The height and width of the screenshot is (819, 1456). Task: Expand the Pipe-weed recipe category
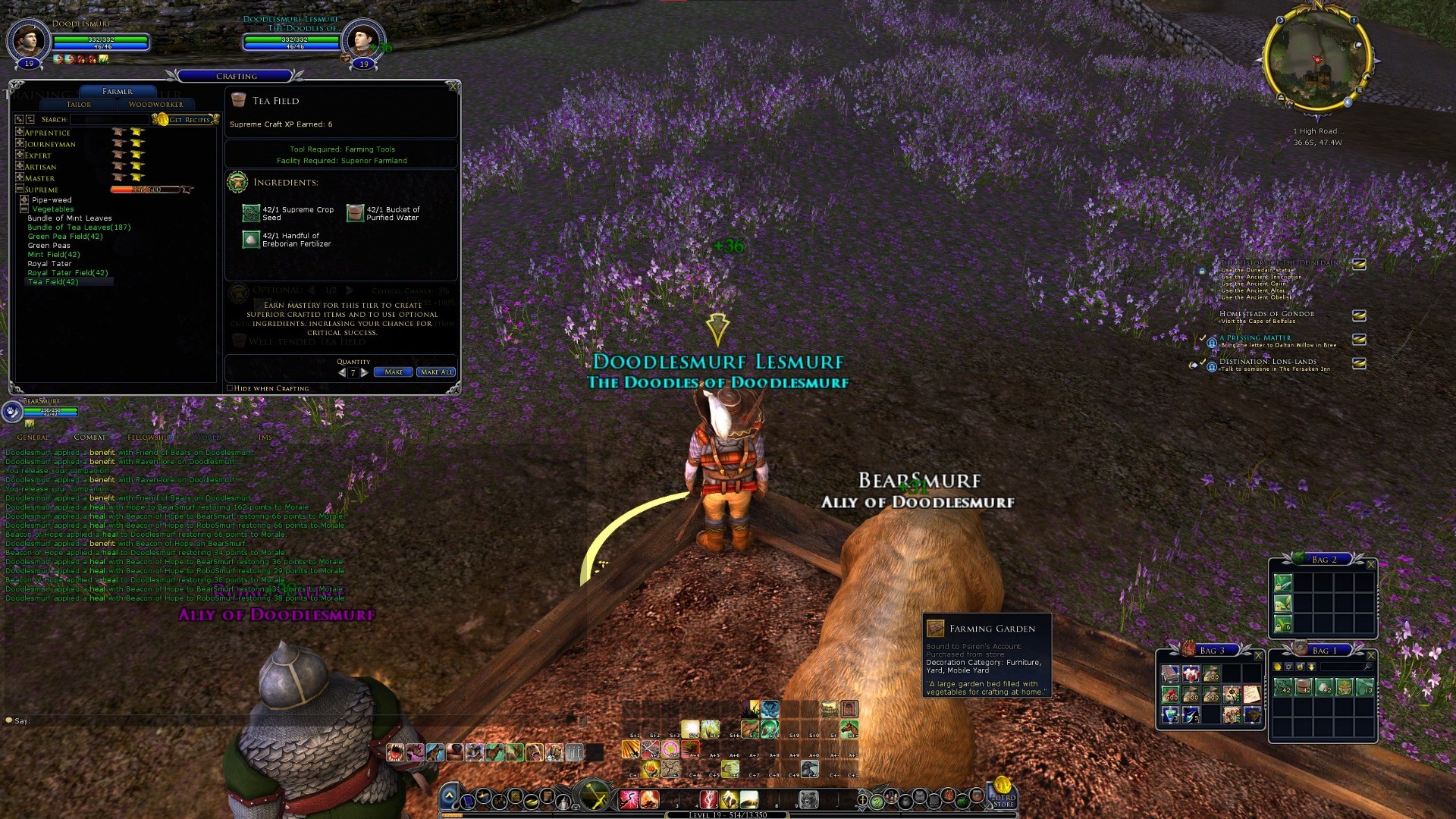click(x=24, y=200)
